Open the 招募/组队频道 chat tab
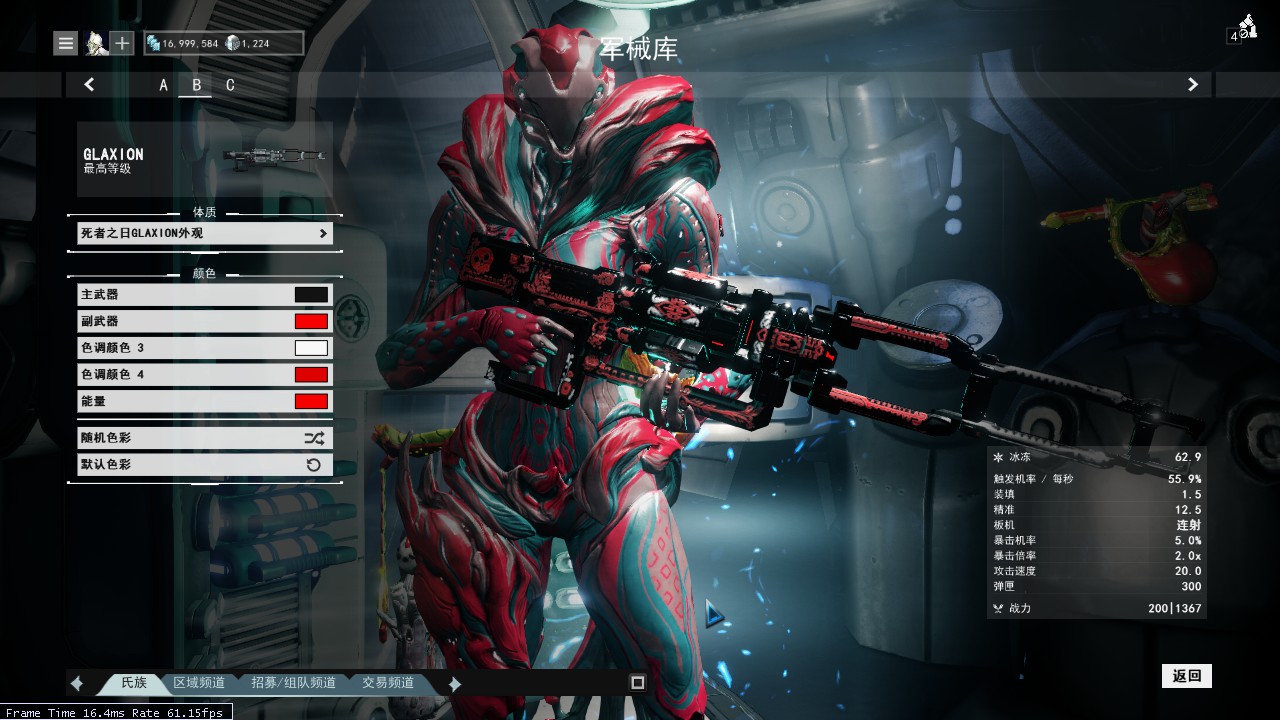This screenshot has width=1280, height=720. (293, 683)
